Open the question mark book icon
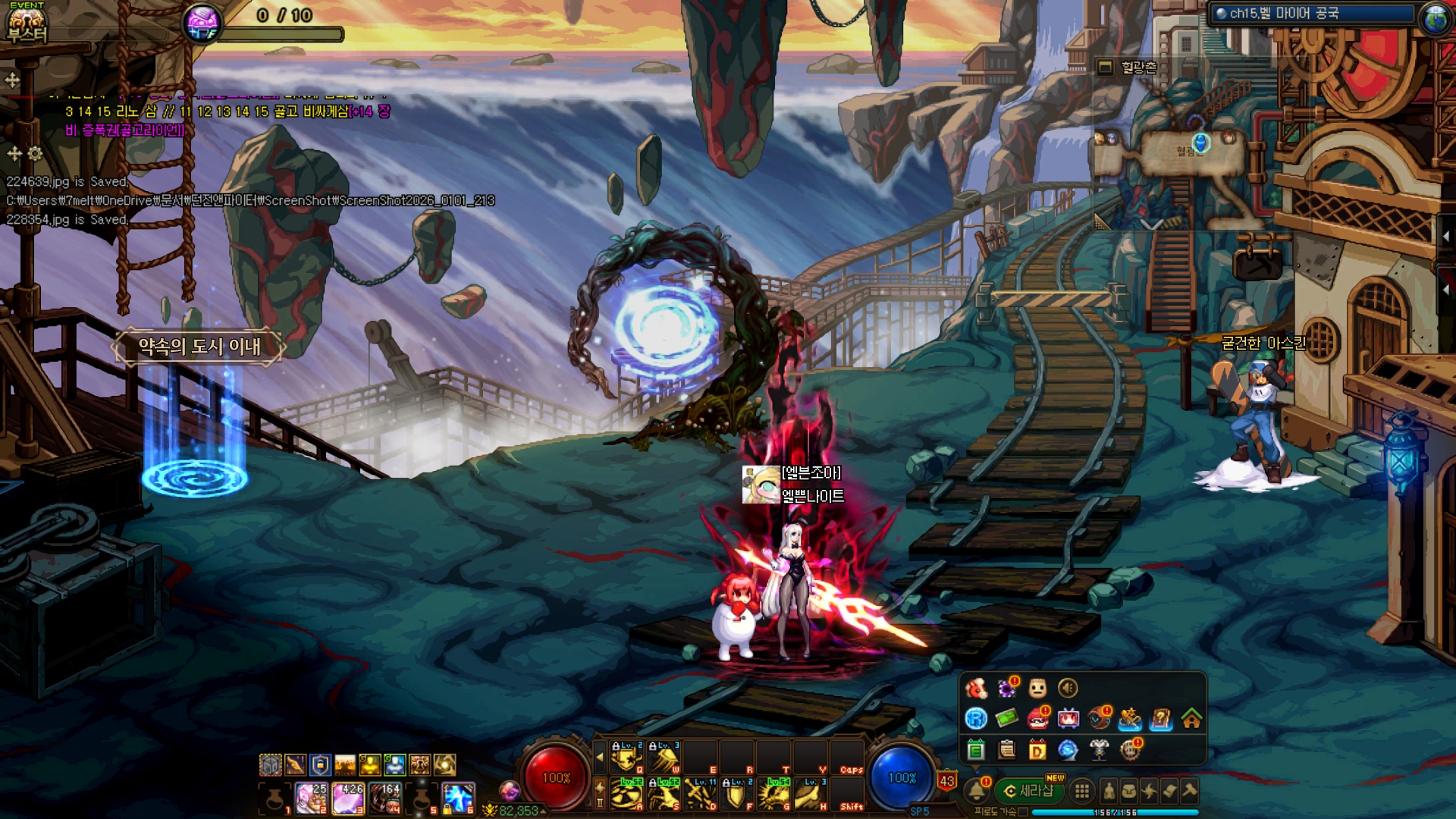 (x=1161, y=718)
